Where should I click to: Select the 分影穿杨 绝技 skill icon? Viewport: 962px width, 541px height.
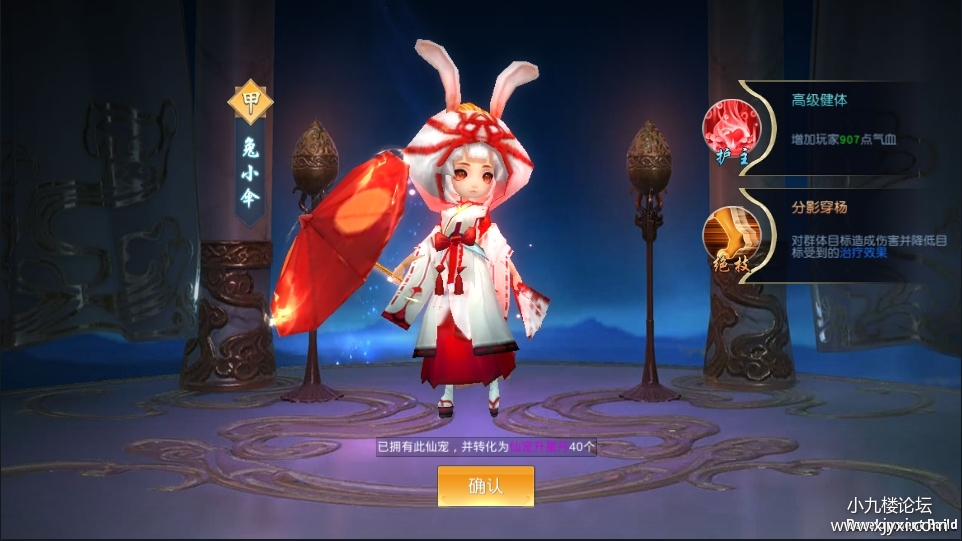(731, 237)
